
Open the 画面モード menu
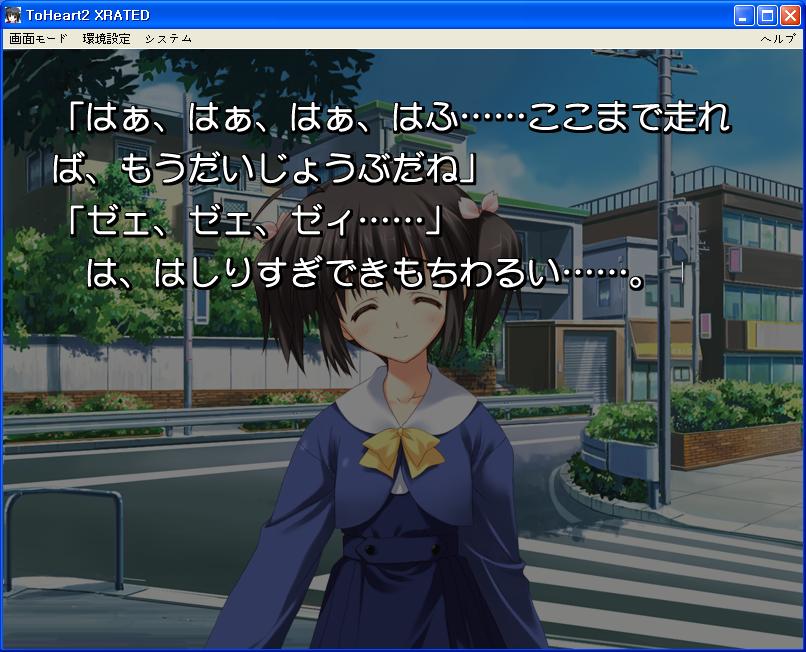(x=38, y=39)
